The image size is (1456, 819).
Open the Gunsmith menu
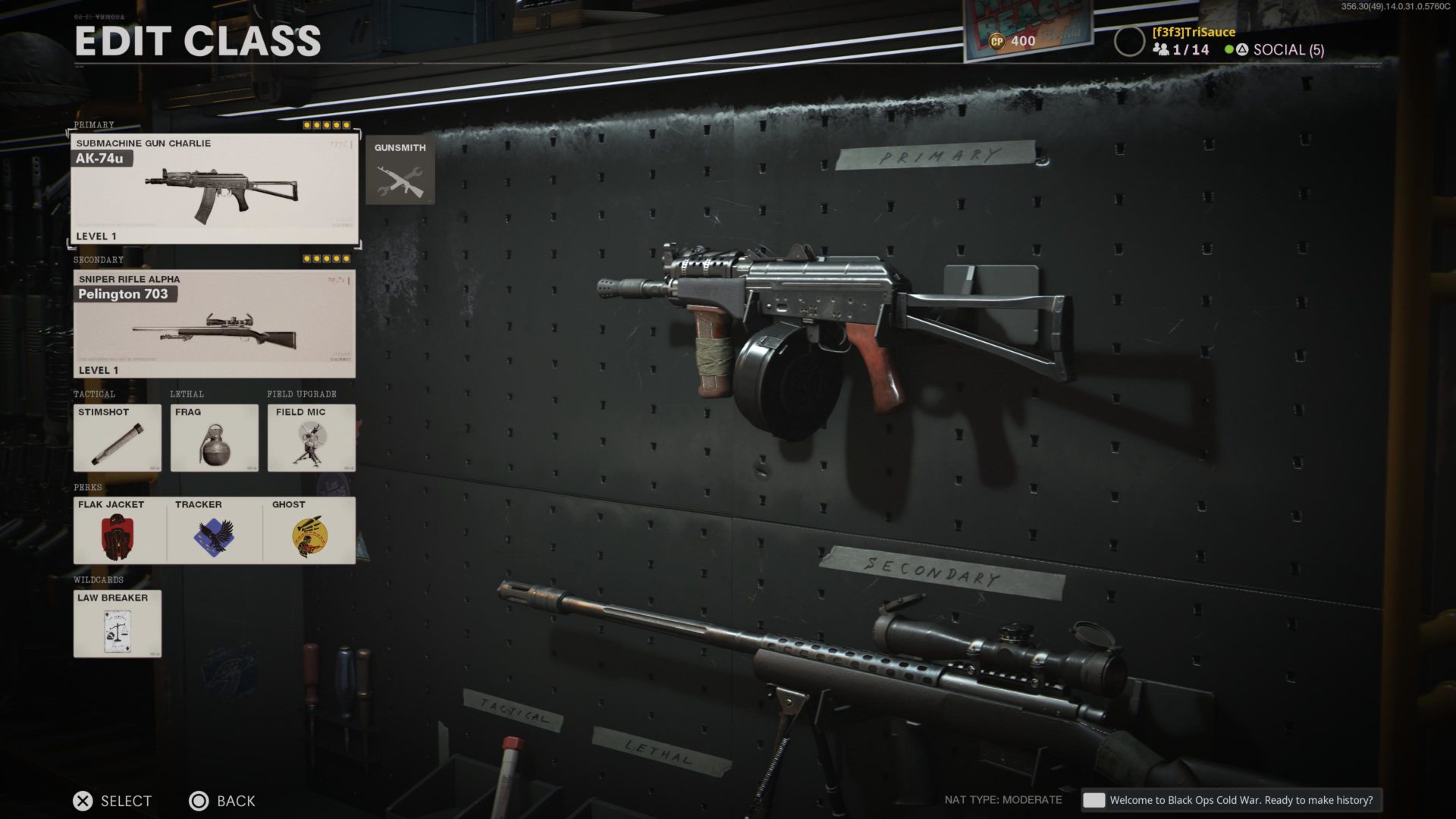click(x=400, y=171)
